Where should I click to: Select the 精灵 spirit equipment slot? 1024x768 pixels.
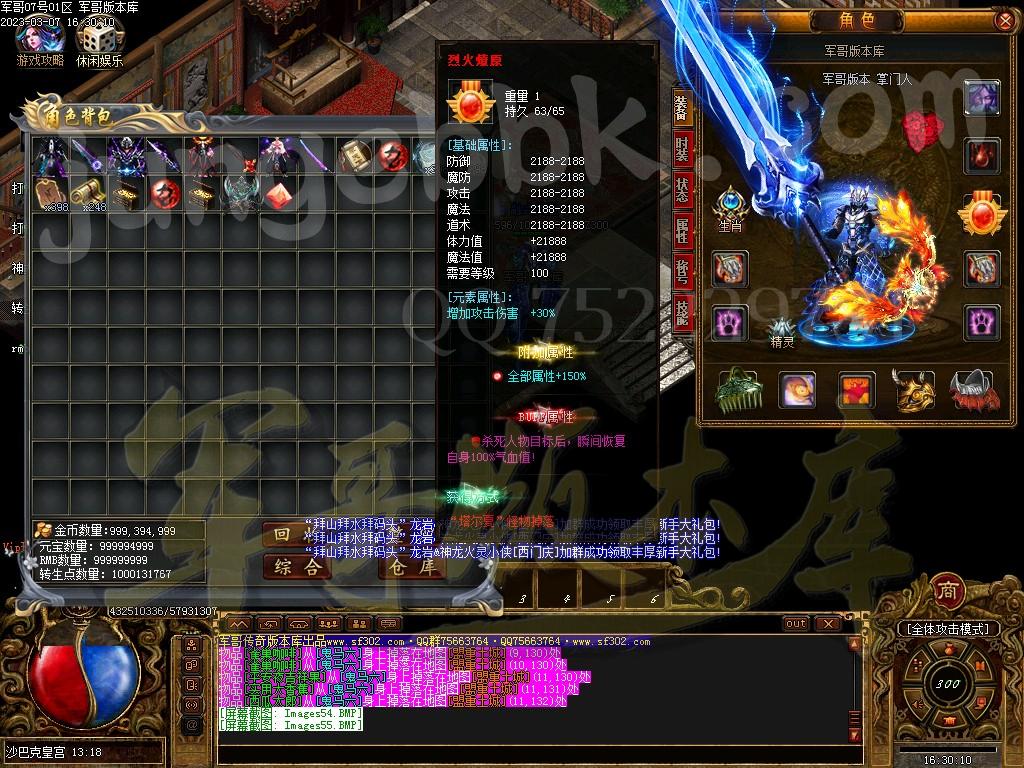pos(781,329)
